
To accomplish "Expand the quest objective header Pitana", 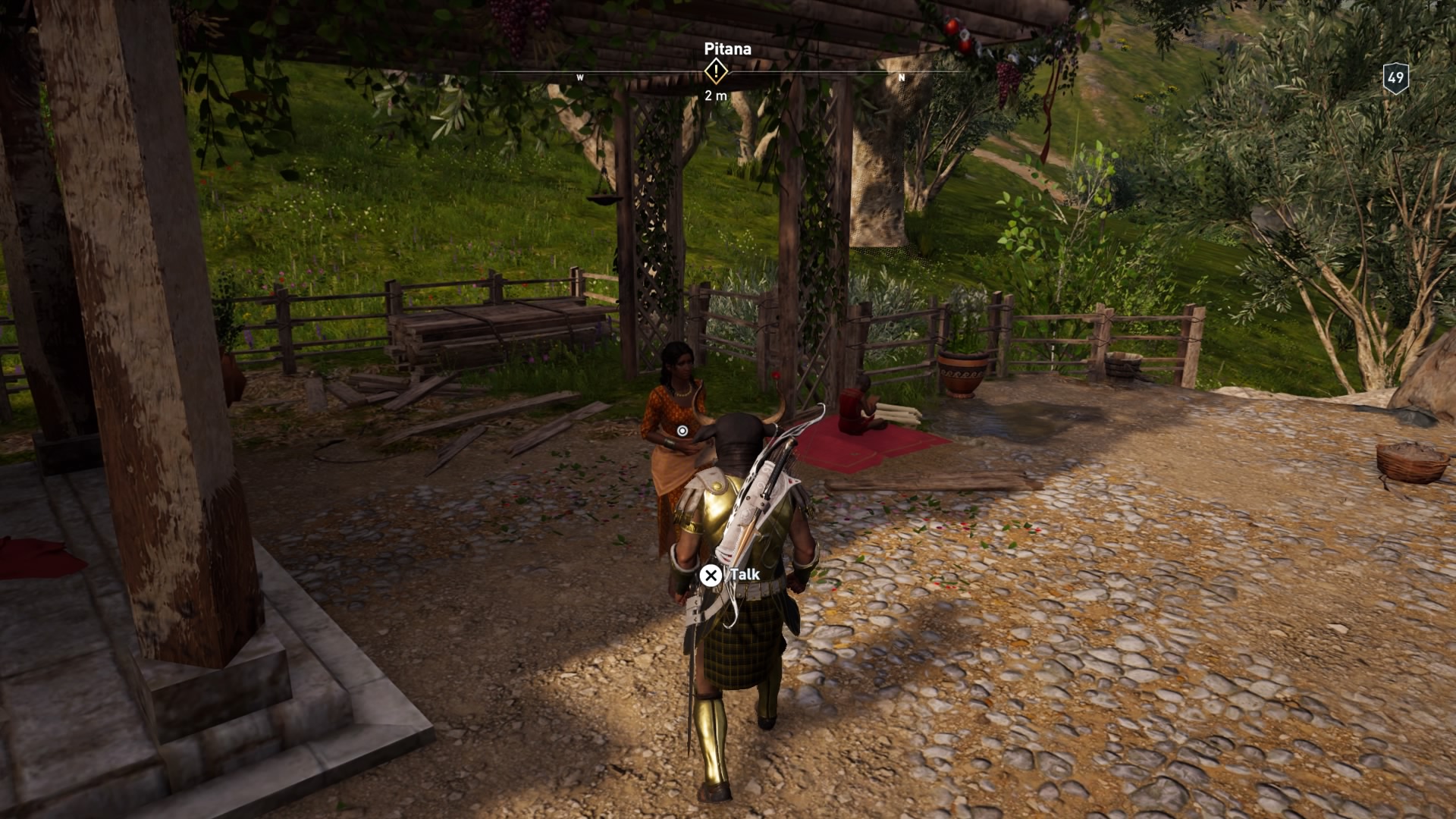I will coord(726,48).
